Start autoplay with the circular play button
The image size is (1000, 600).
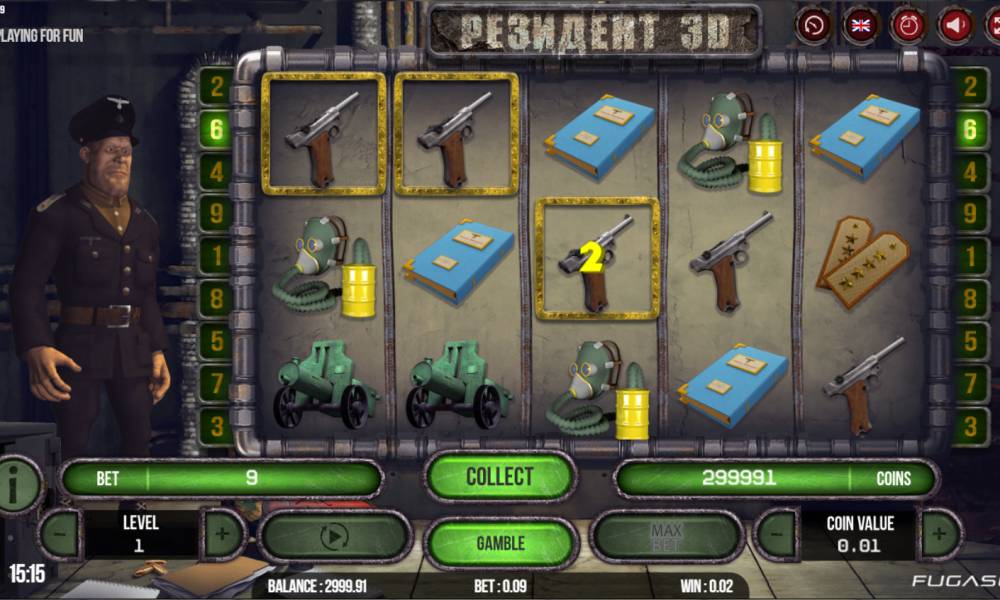334,538
